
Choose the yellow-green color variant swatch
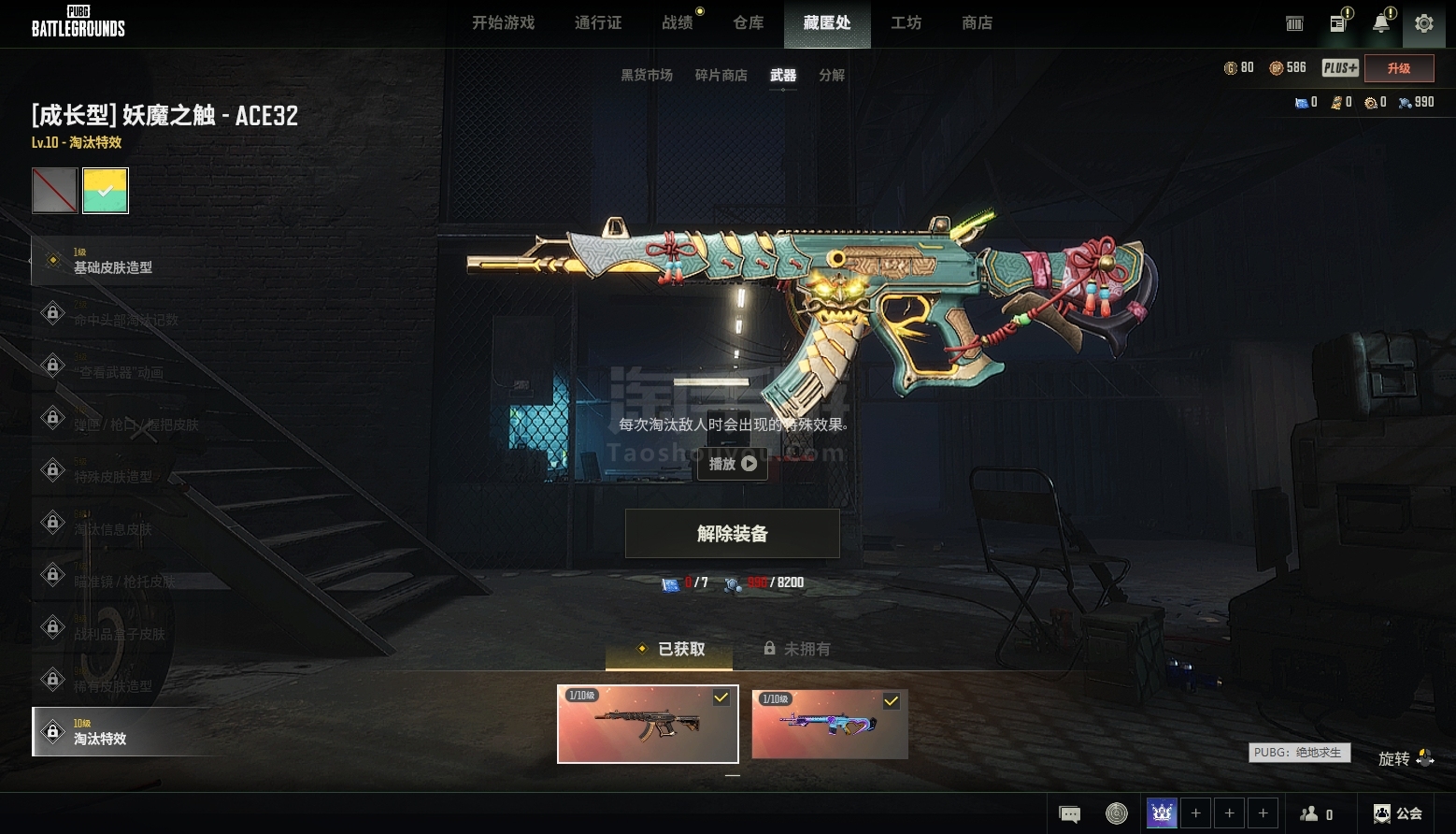[x=106, y=191]
